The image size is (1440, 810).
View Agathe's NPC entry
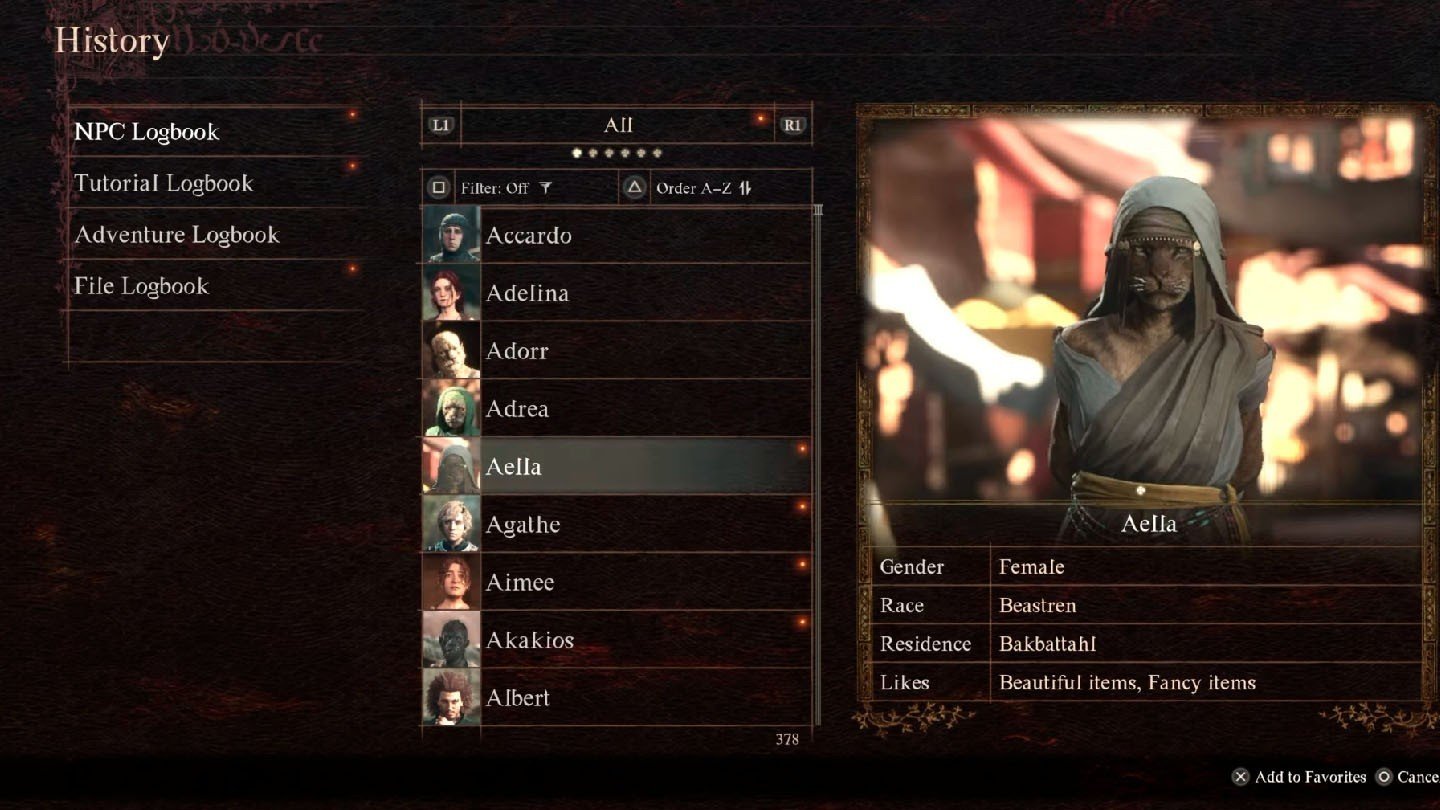click(x=616, y=525)
